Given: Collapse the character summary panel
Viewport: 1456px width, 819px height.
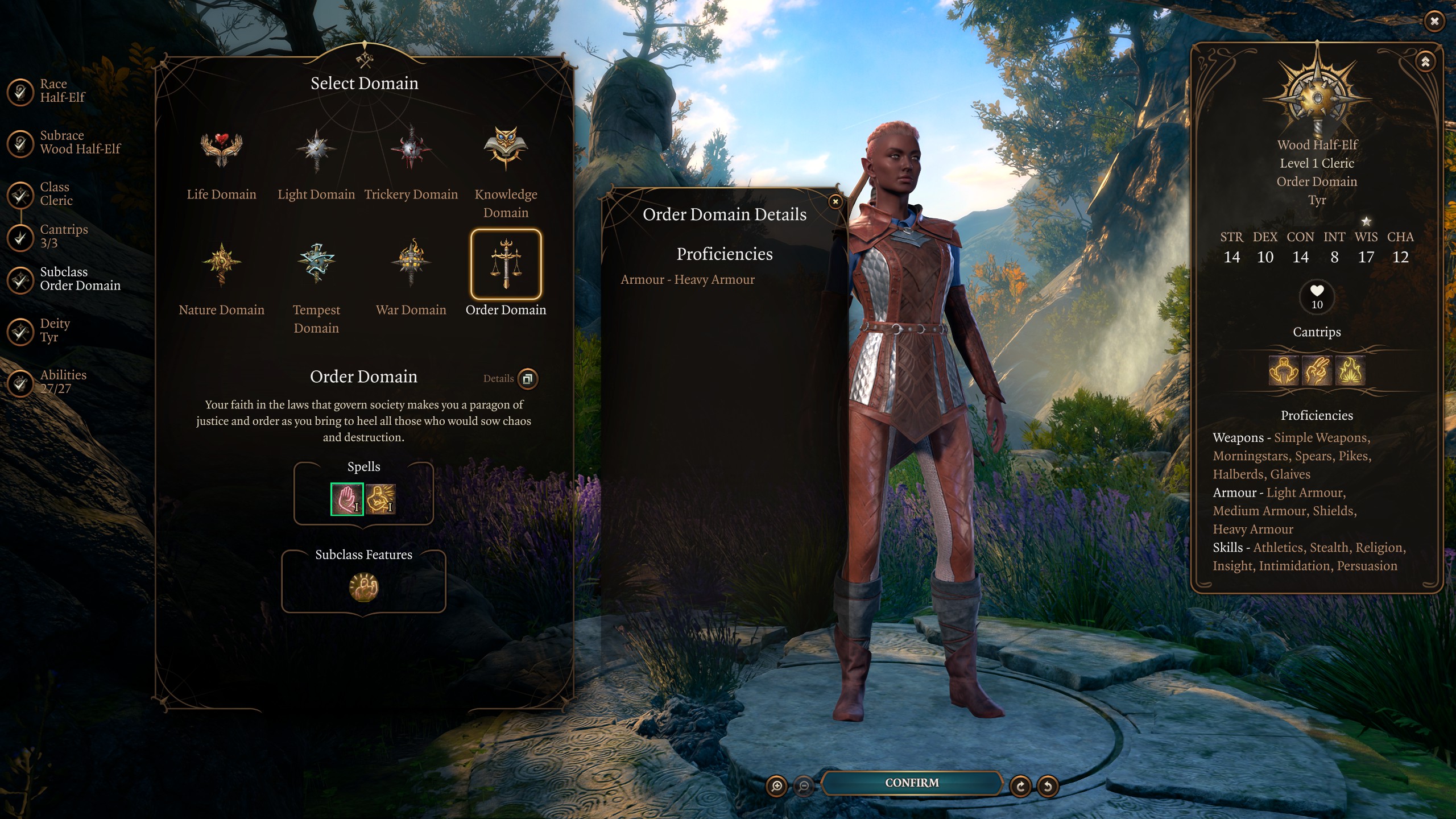Looking at the screenshot, I should (x=1425, y=62).
